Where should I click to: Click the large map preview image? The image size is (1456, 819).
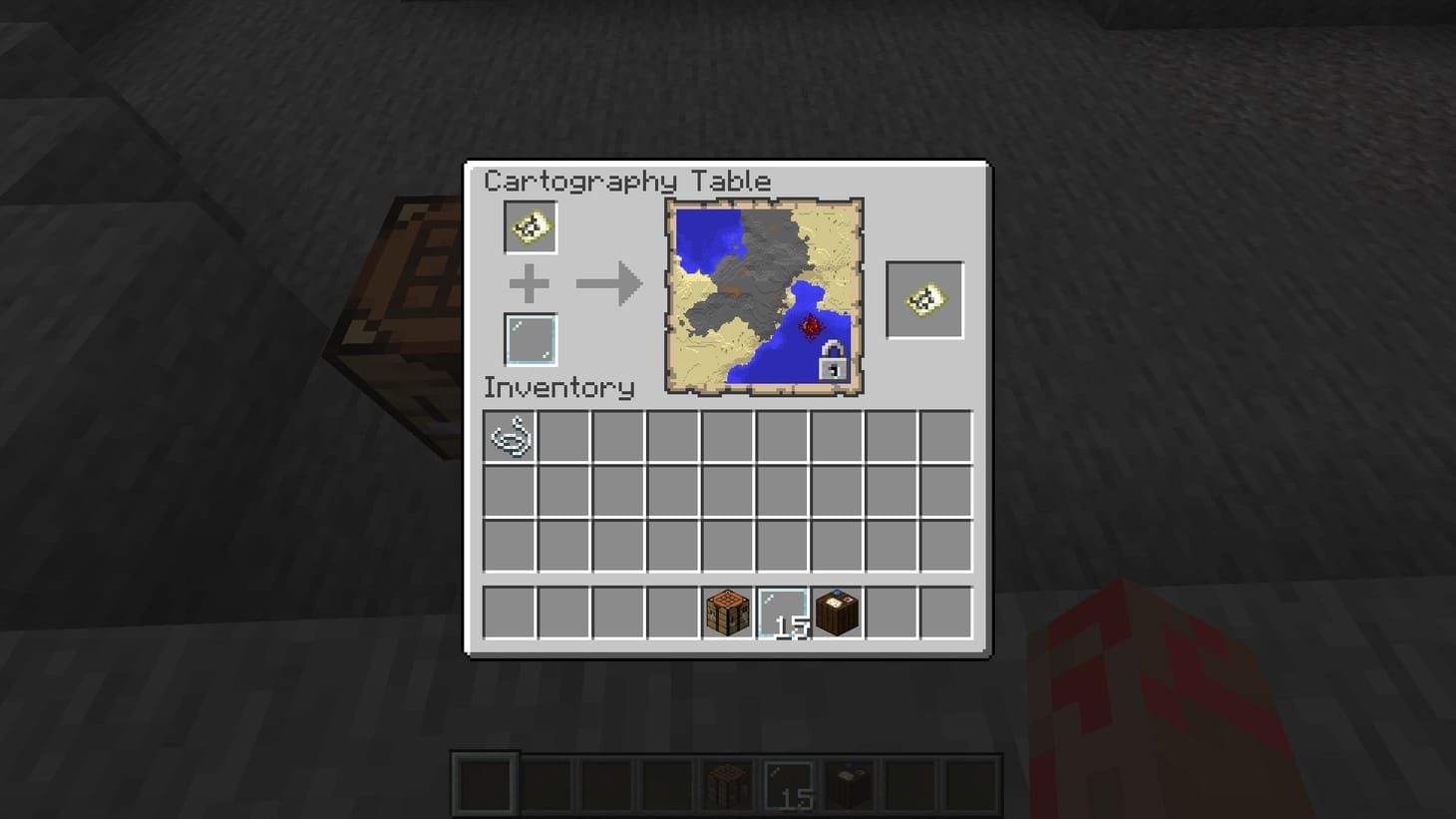pyautogui.click(x=763, y=296)
